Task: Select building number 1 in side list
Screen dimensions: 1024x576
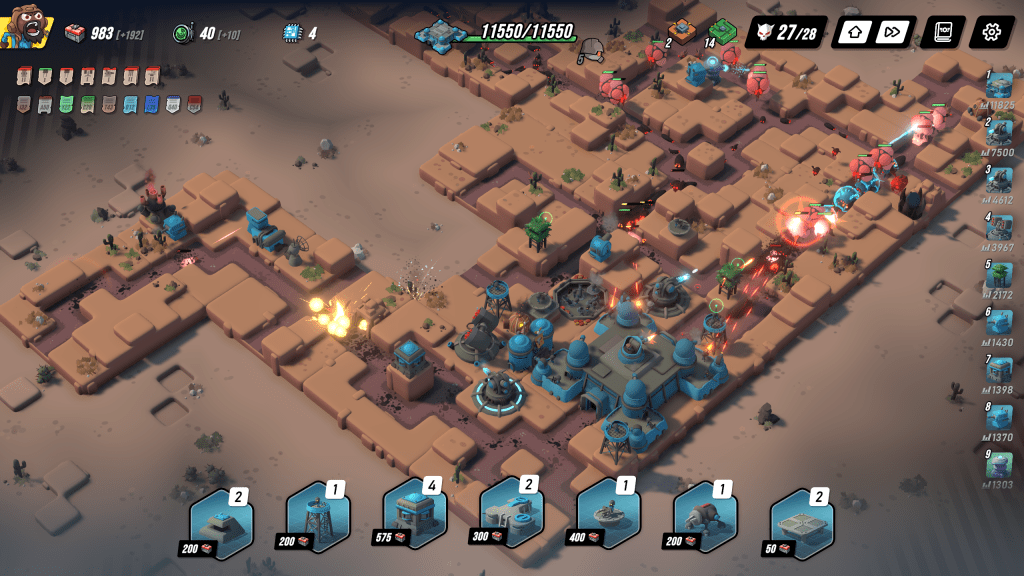Action: pos(998,87)
